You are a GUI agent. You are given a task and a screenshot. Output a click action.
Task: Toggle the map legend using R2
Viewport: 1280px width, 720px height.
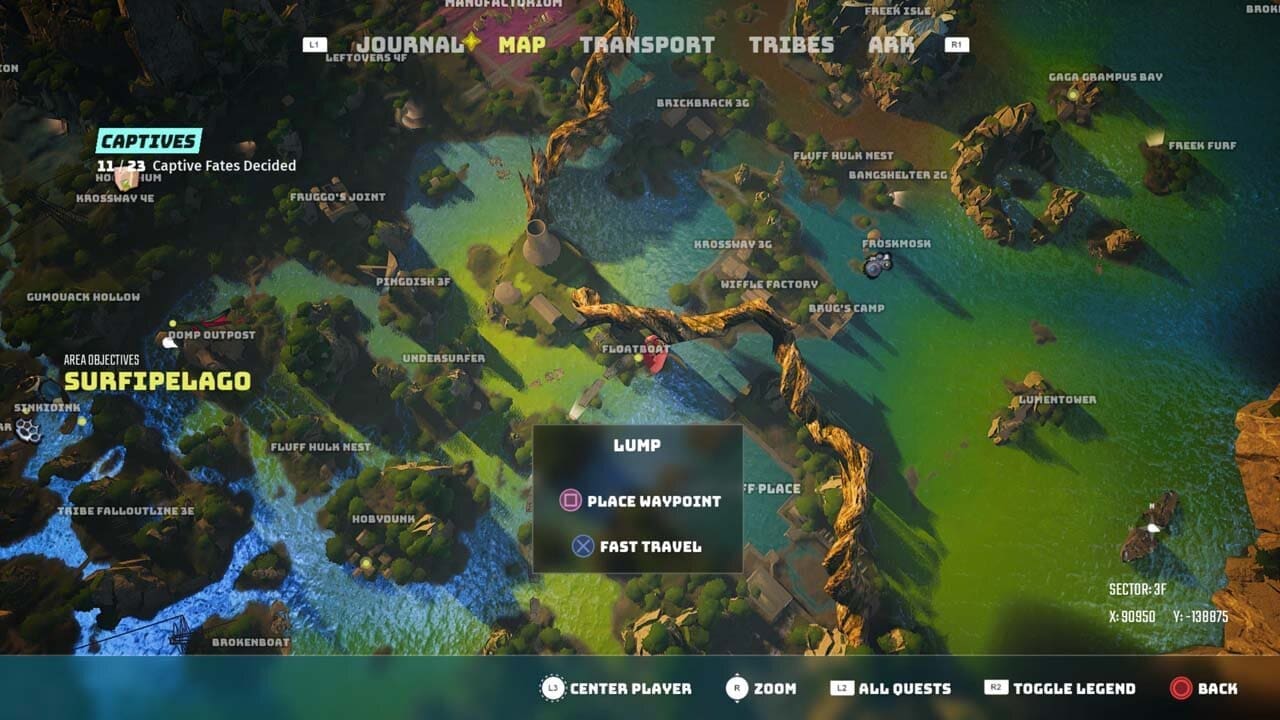point(996,689)
